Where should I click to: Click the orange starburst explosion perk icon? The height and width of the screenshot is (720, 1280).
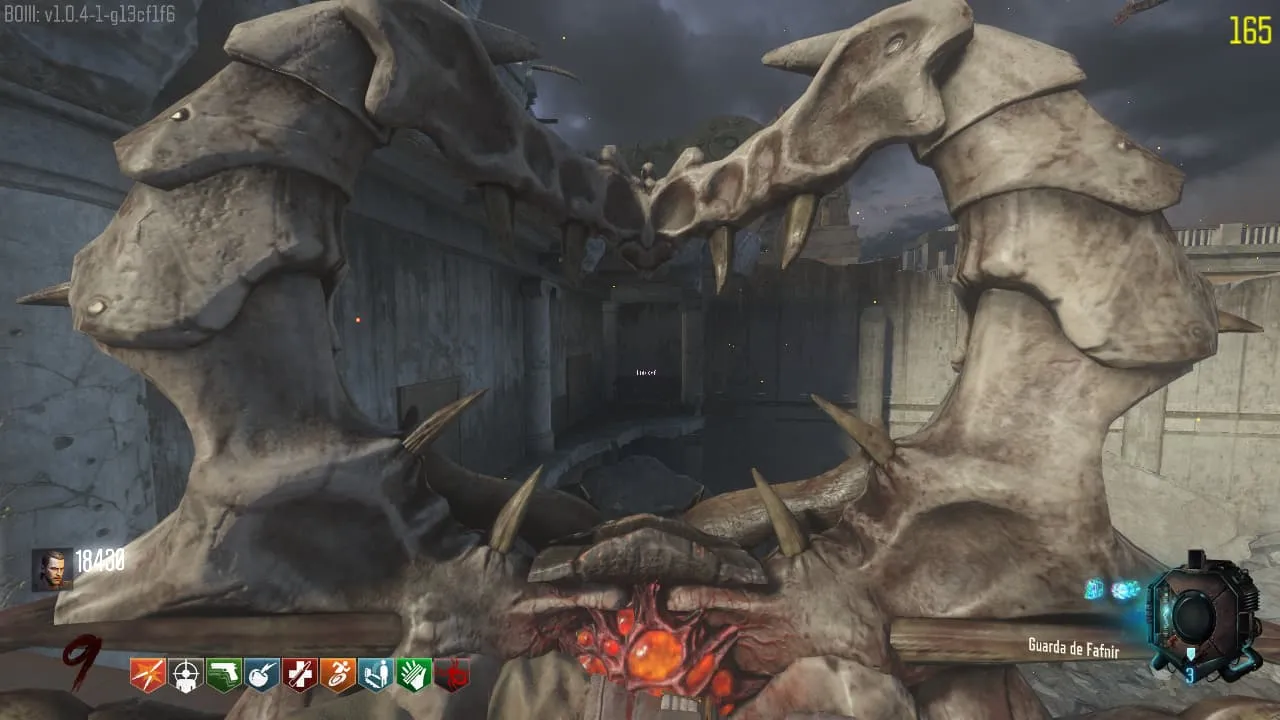coord(147,676)
